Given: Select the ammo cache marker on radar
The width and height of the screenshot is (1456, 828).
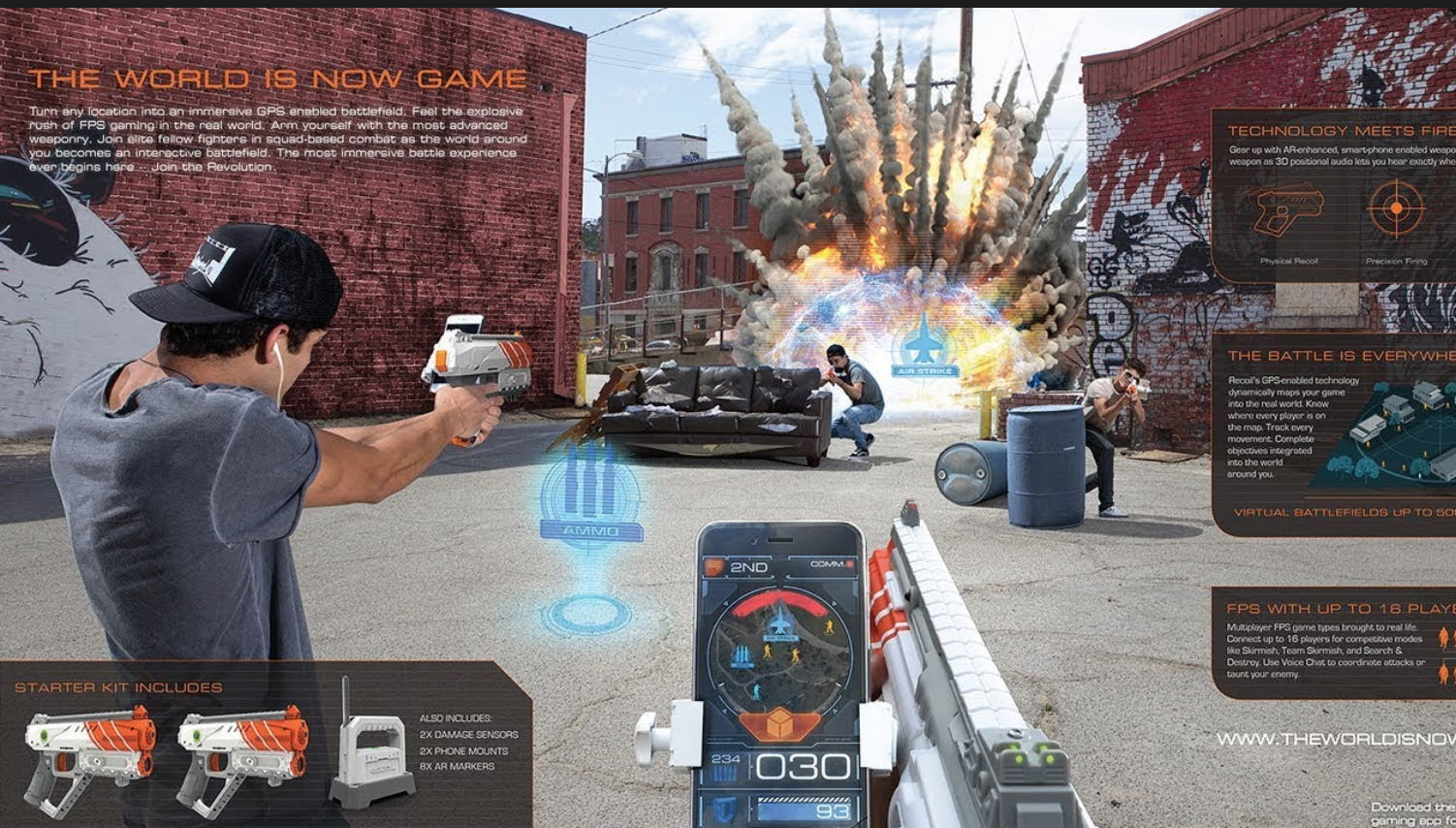Looking at the screenshot, I should click(742, 656).
